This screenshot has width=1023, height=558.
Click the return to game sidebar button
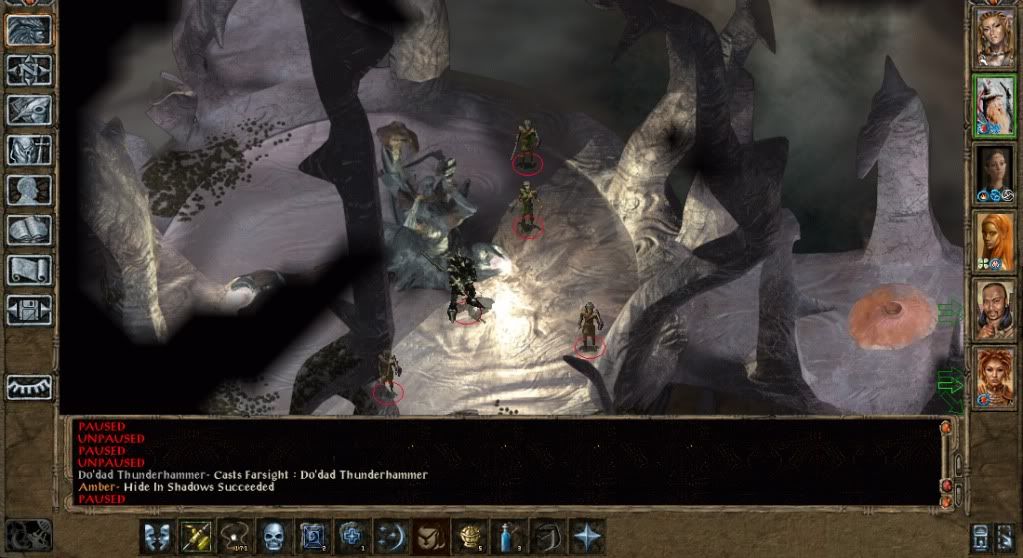[x=28, y=29]
